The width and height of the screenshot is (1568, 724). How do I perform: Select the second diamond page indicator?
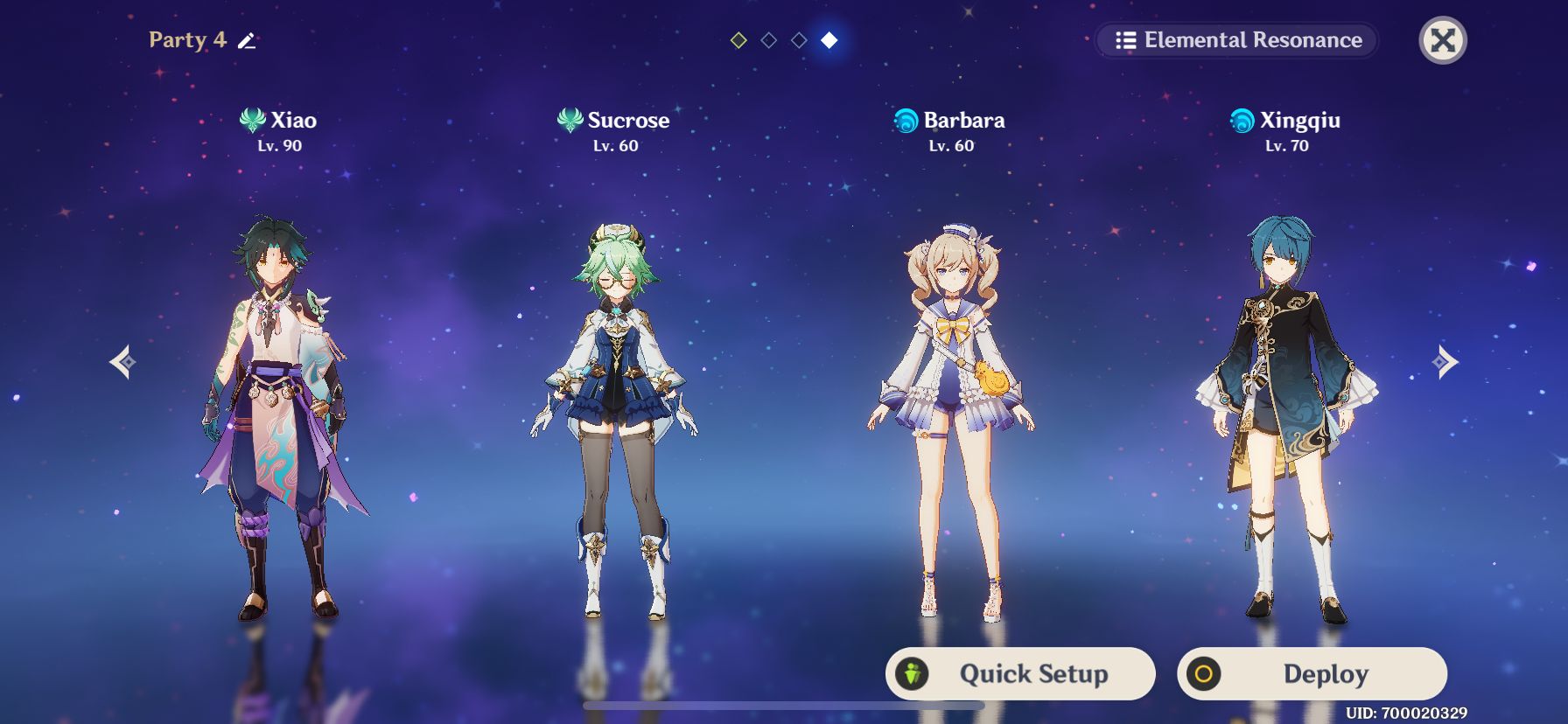pyautogui.click(x=770, y=39)
